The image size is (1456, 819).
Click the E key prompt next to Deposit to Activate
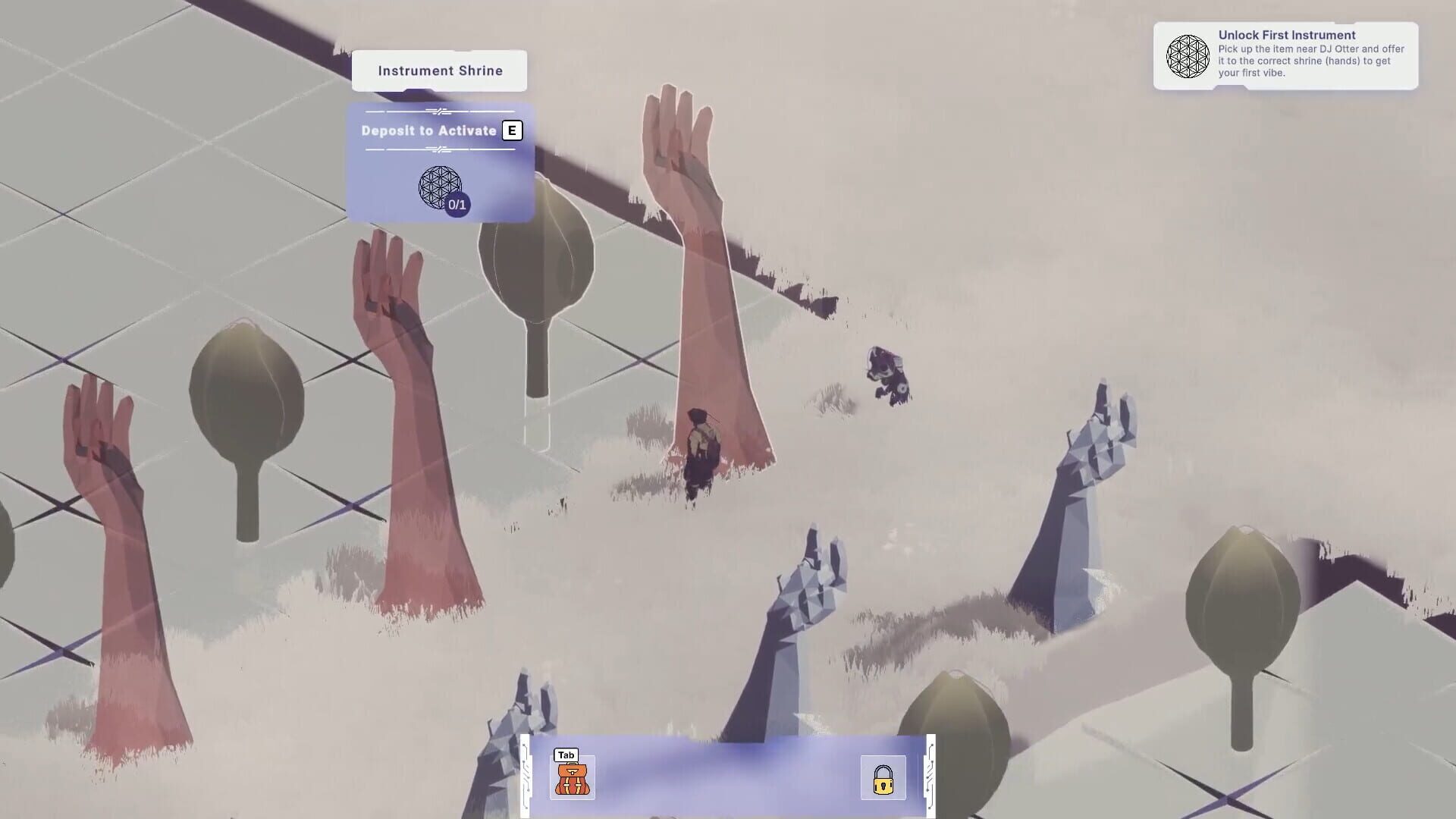(x=513, y=130)
